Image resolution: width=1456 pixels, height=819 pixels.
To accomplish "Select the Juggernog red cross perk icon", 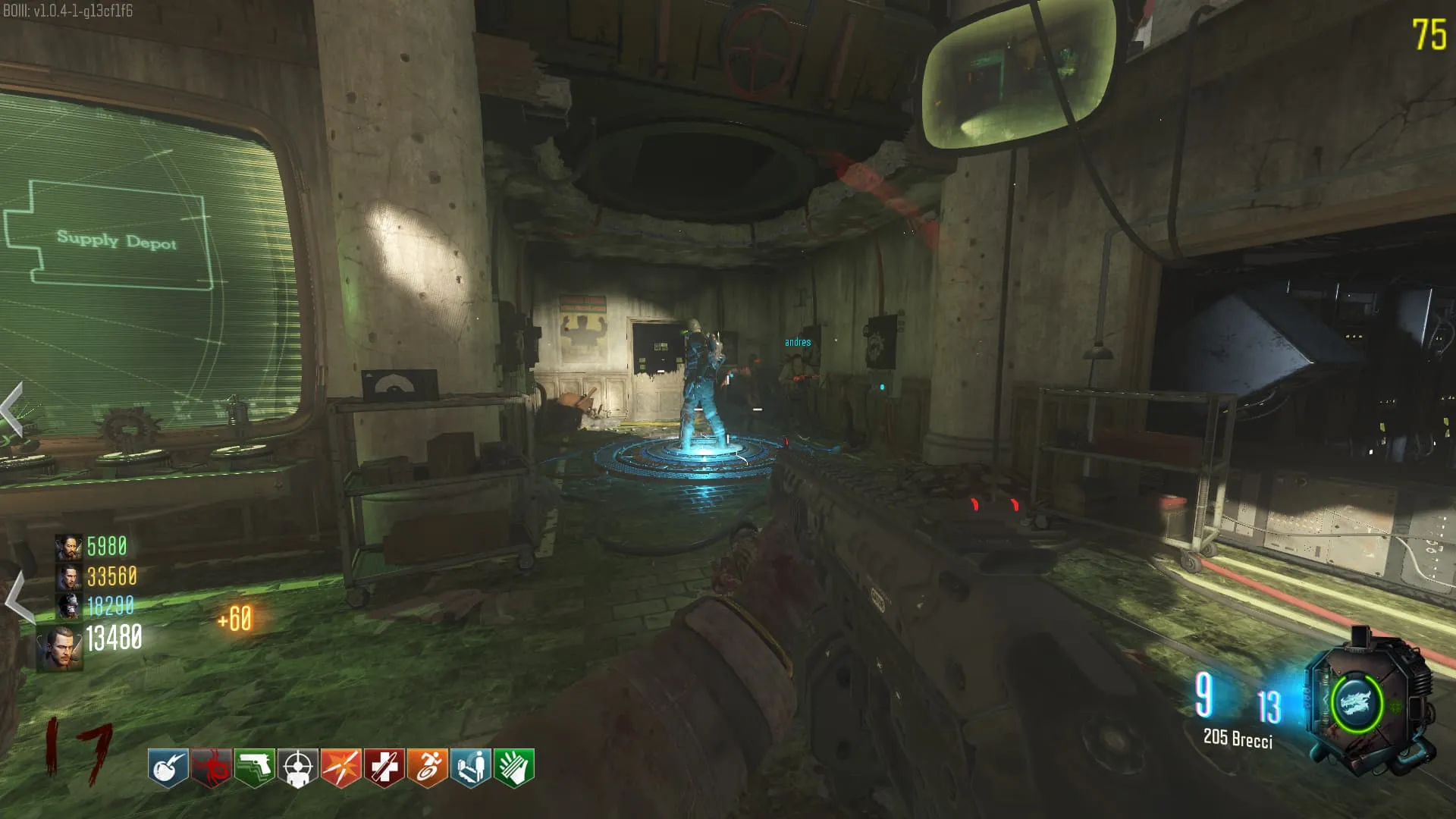I will click(384, 768).
